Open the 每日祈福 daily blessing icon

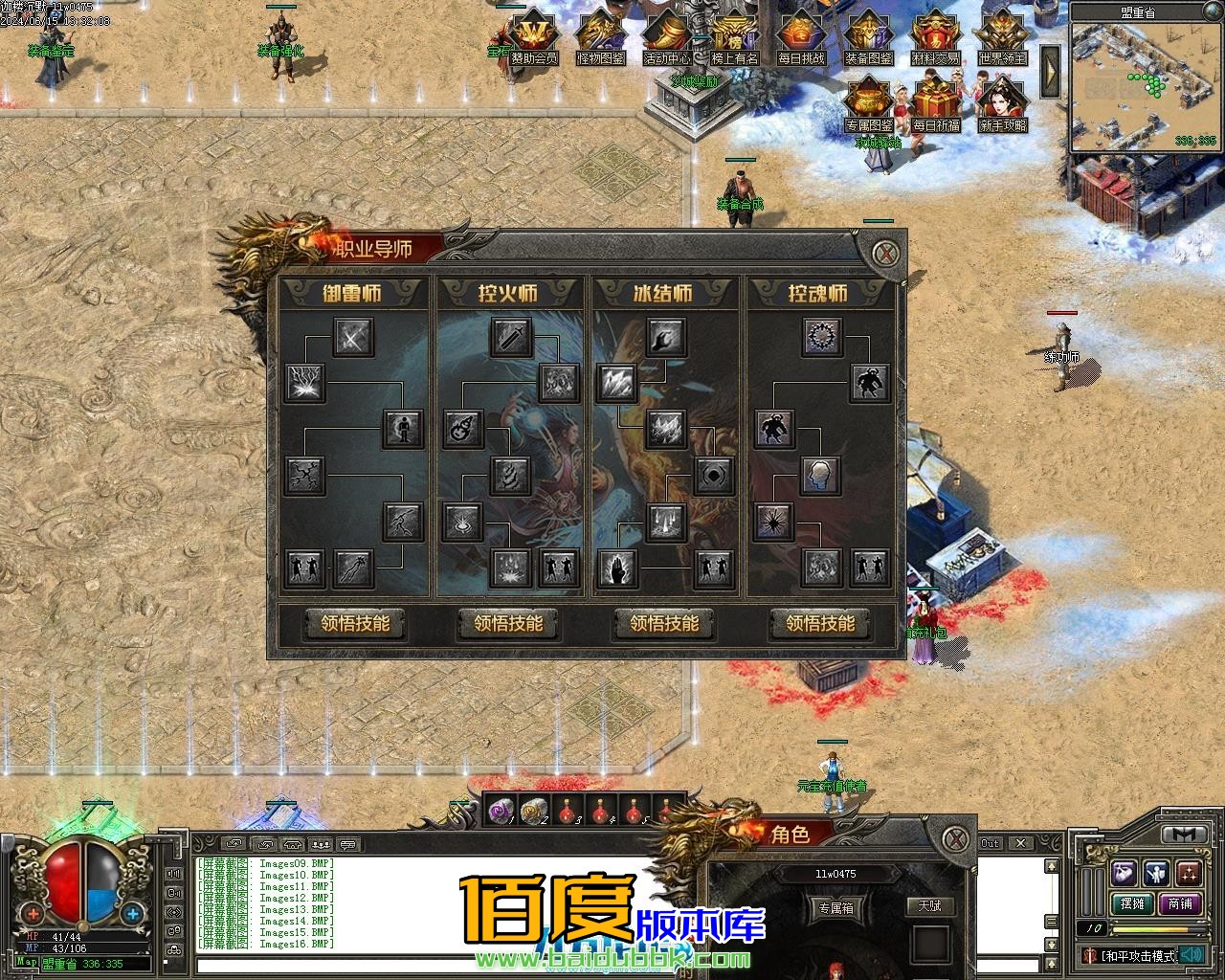[x=935, y=100]
